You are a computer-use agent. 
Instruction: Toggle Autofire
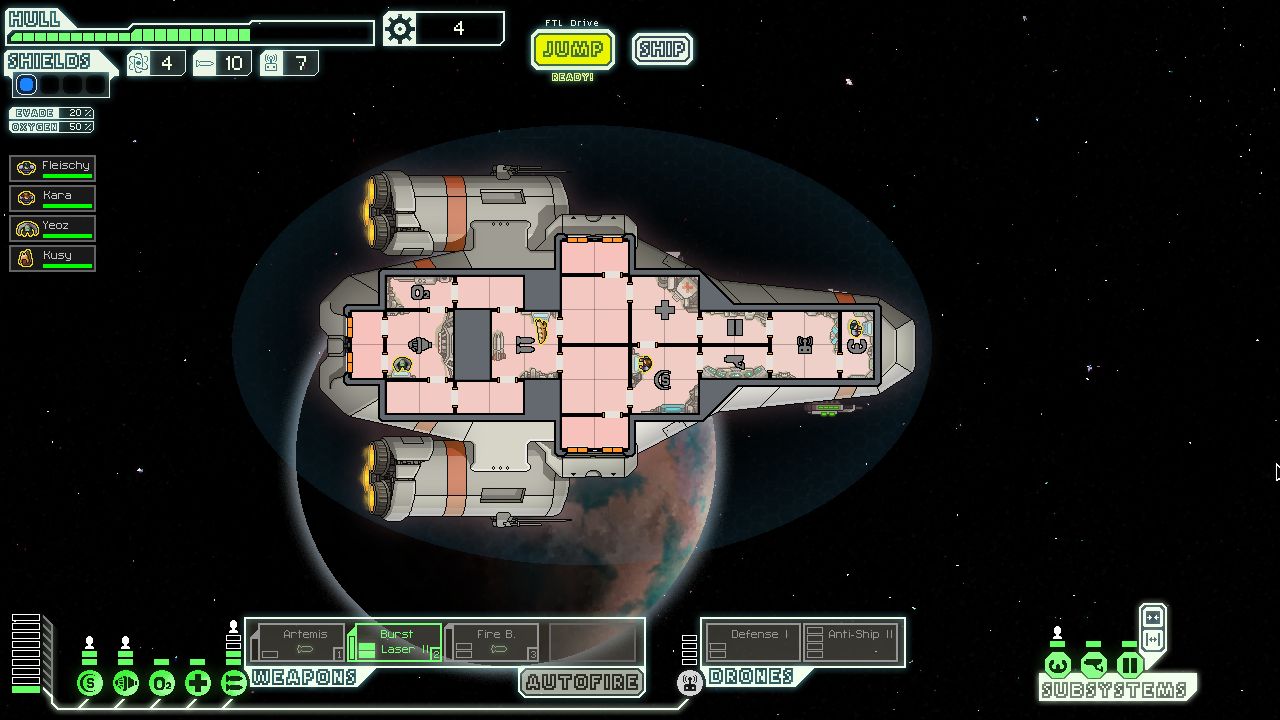(582, 683)
